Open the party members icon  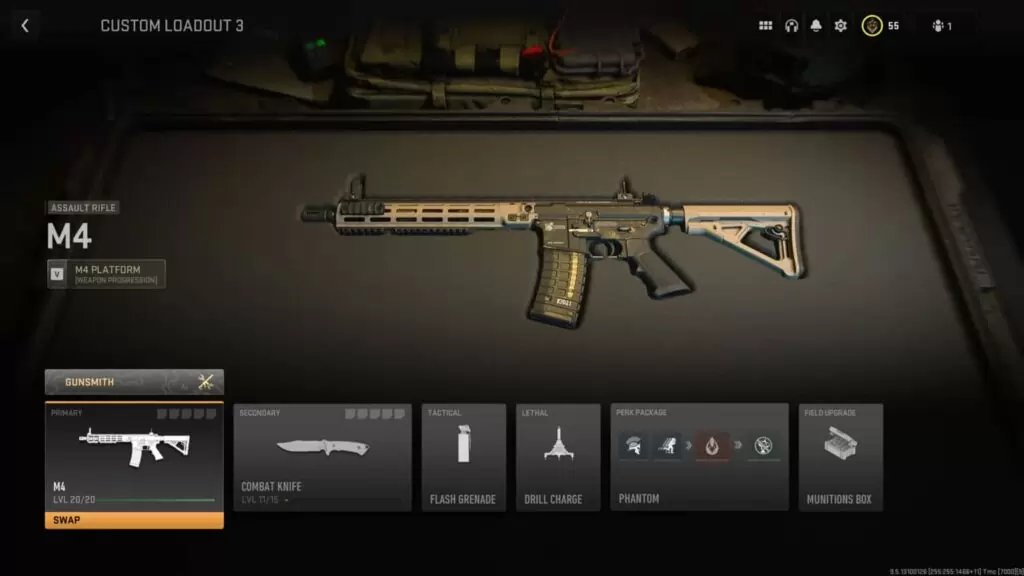click(x=941, y=26)
